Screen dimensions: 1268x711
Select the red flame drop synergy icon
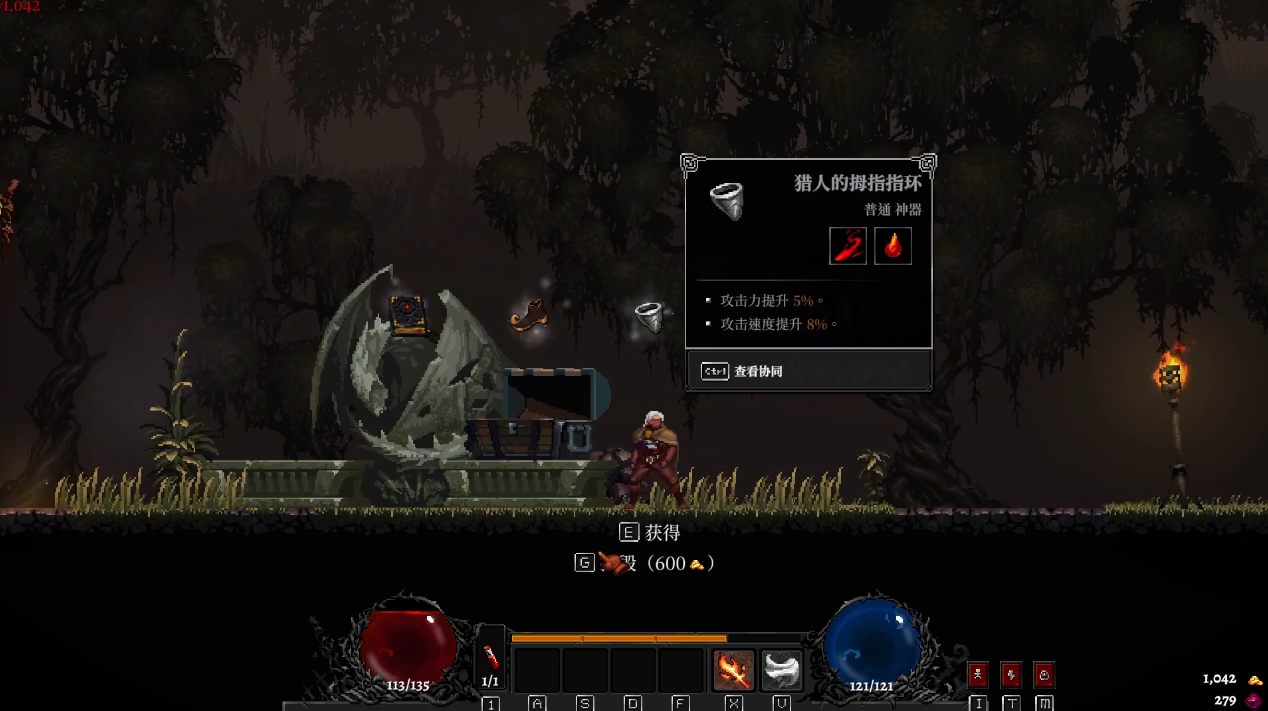(893, 246)
